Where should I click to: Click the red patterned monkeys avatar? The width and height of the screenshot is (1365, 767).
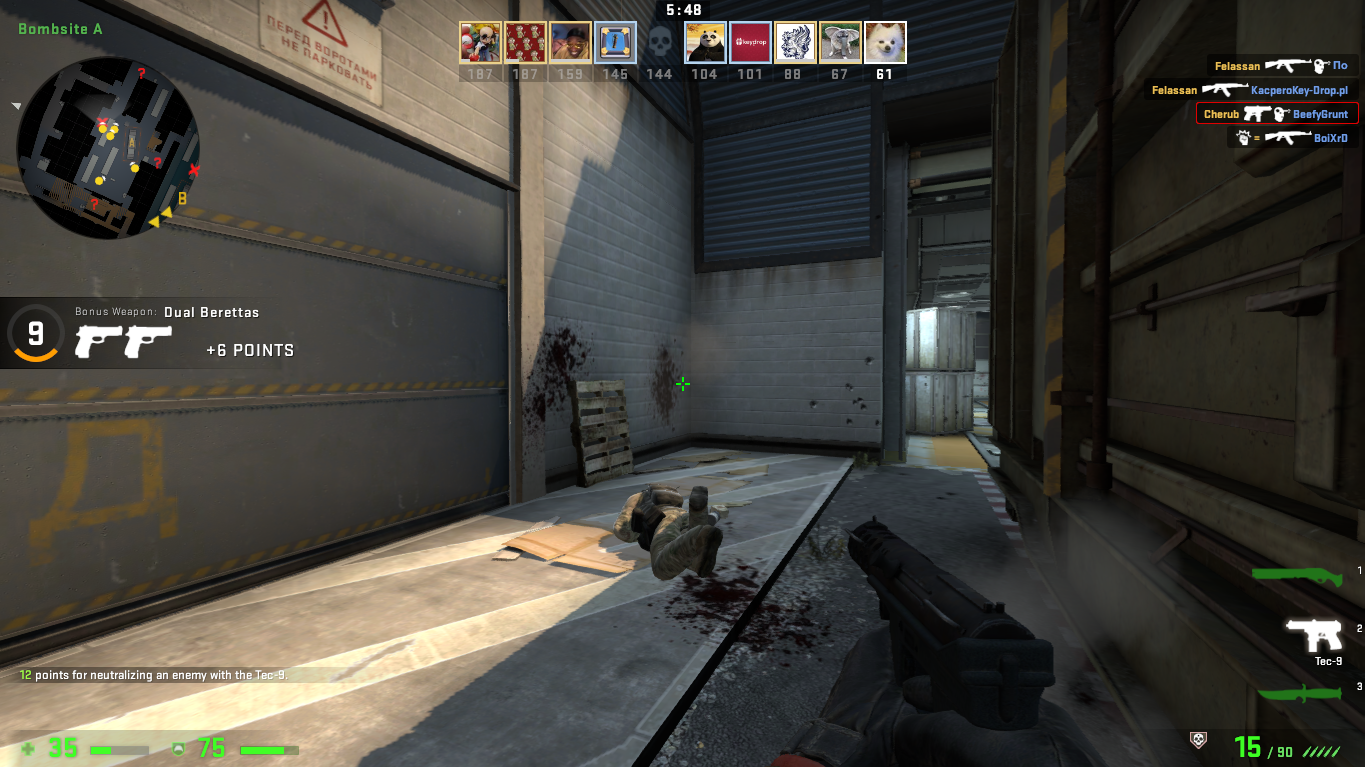tap(525, 43)
